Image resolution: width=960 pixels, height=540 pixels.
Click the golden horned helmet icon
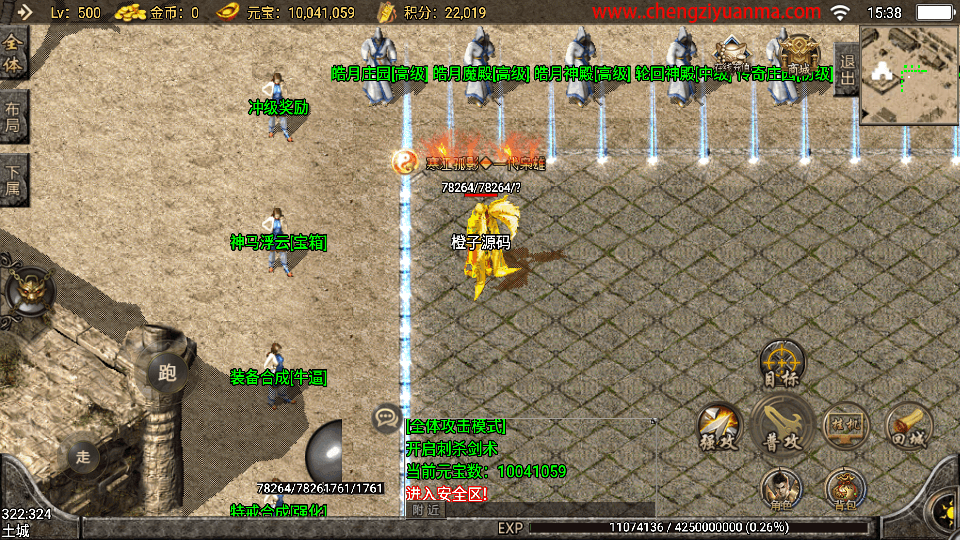[28, 290]
